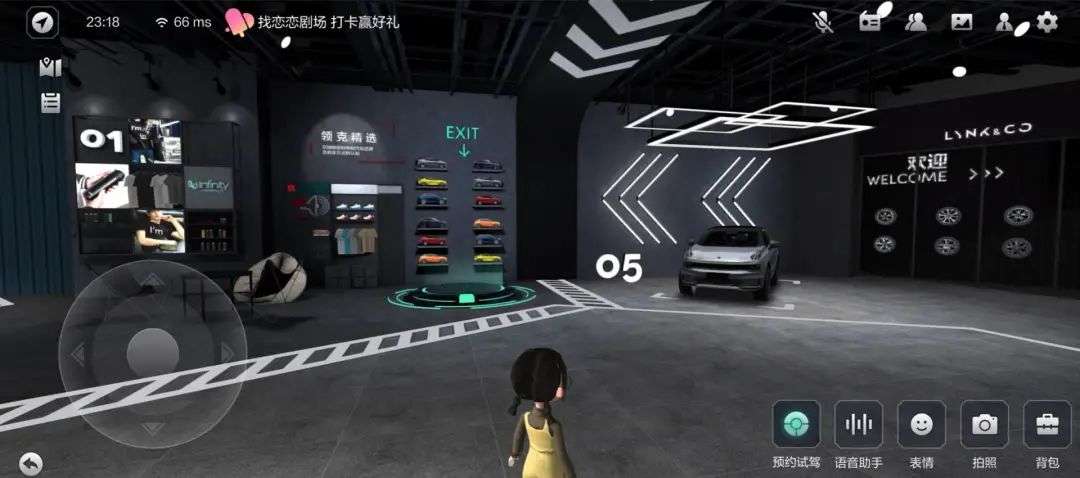Open the gear settings icon
1080x478 pixels.
tap(1047, 21)
